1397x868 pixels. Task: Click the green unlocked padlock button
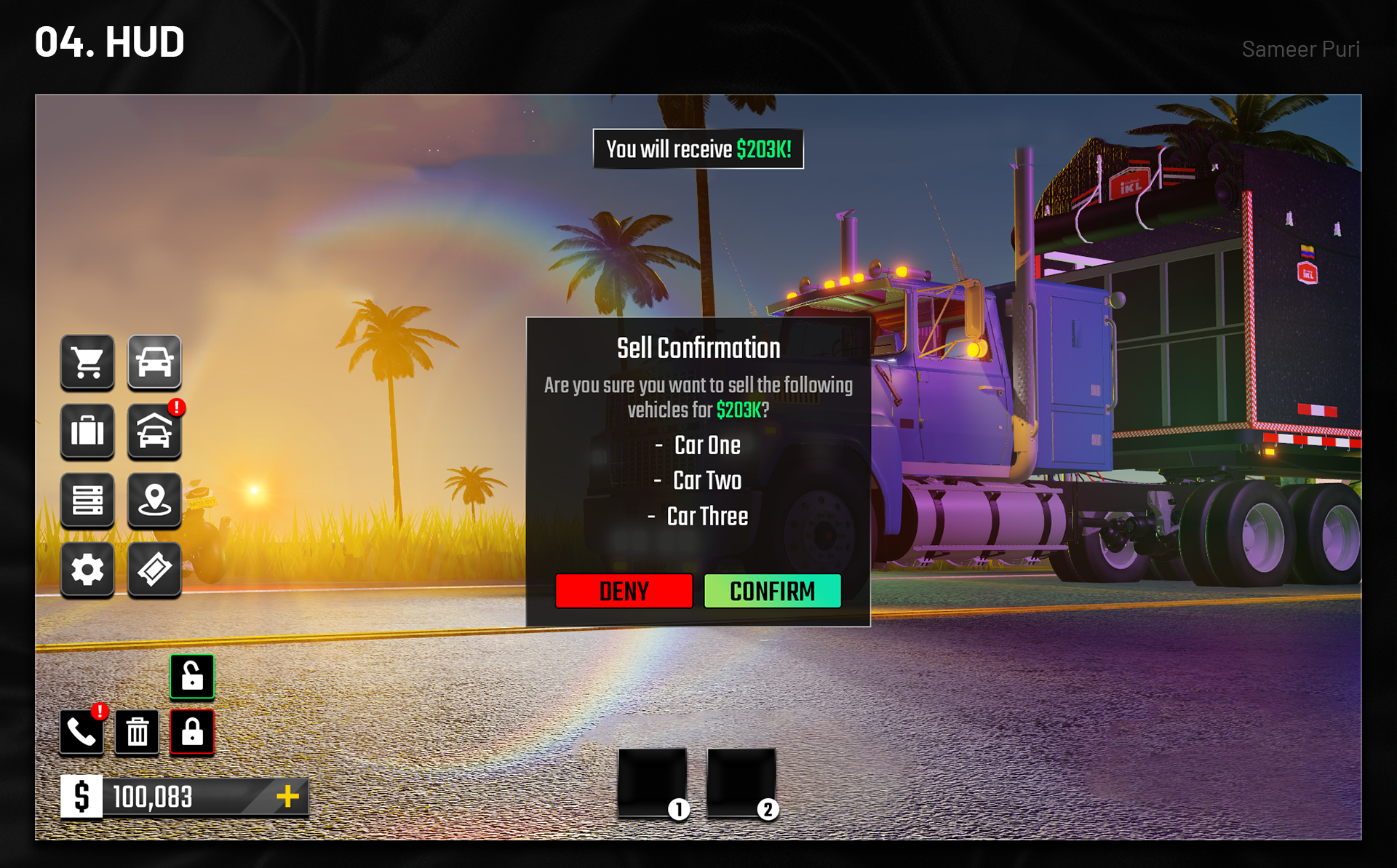(192, 676)
